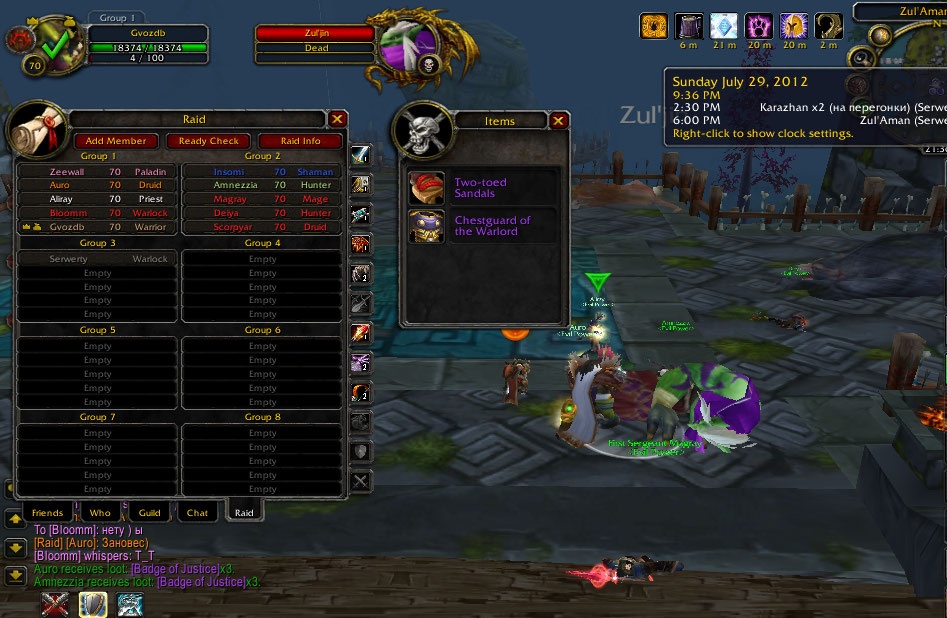Choose raid member Magray the Mage

[262, 199]
